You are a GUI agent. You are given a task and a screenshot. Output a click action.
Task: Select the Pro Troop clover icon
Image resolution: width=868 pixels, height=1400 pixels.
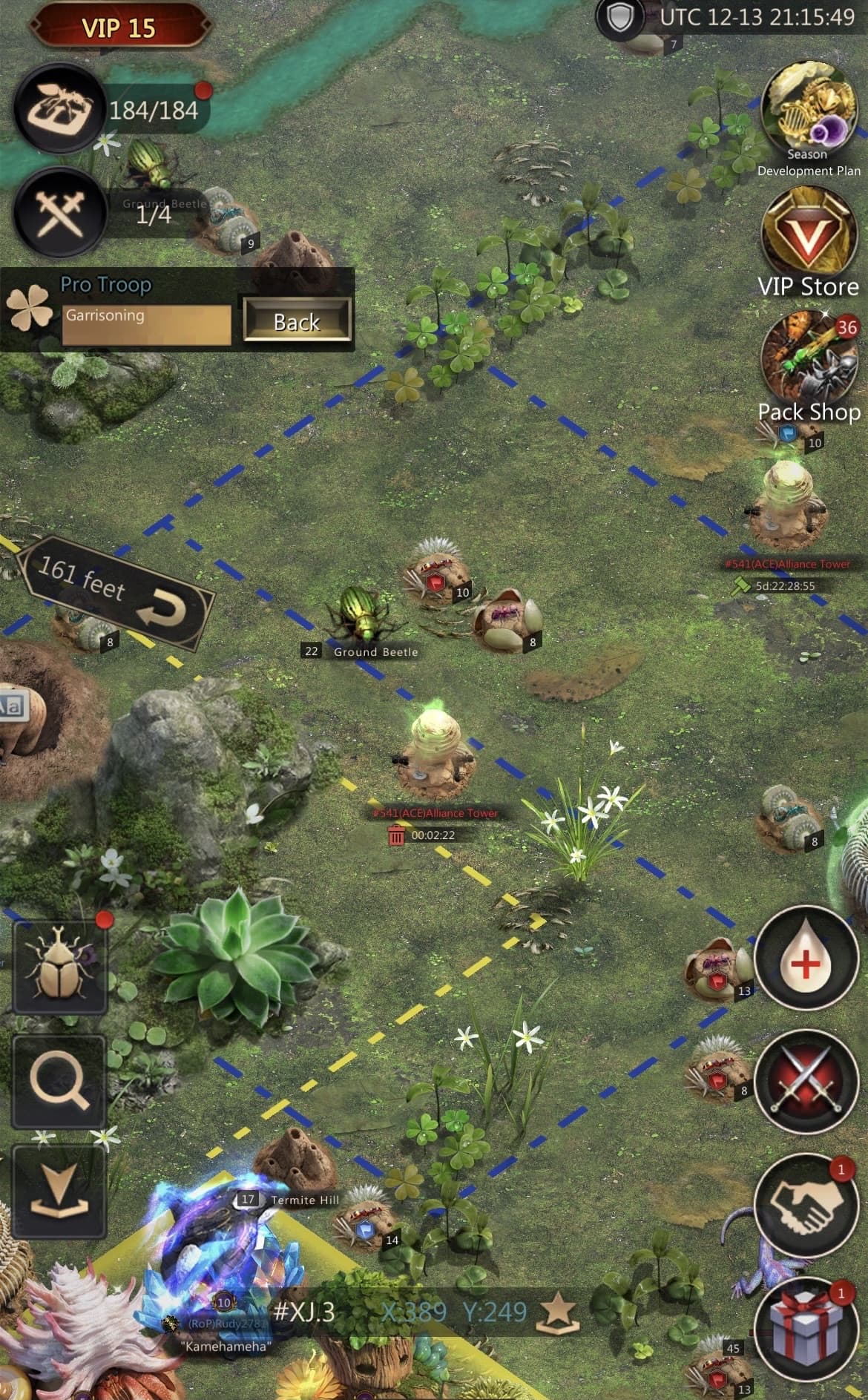[x=28, y=306]
